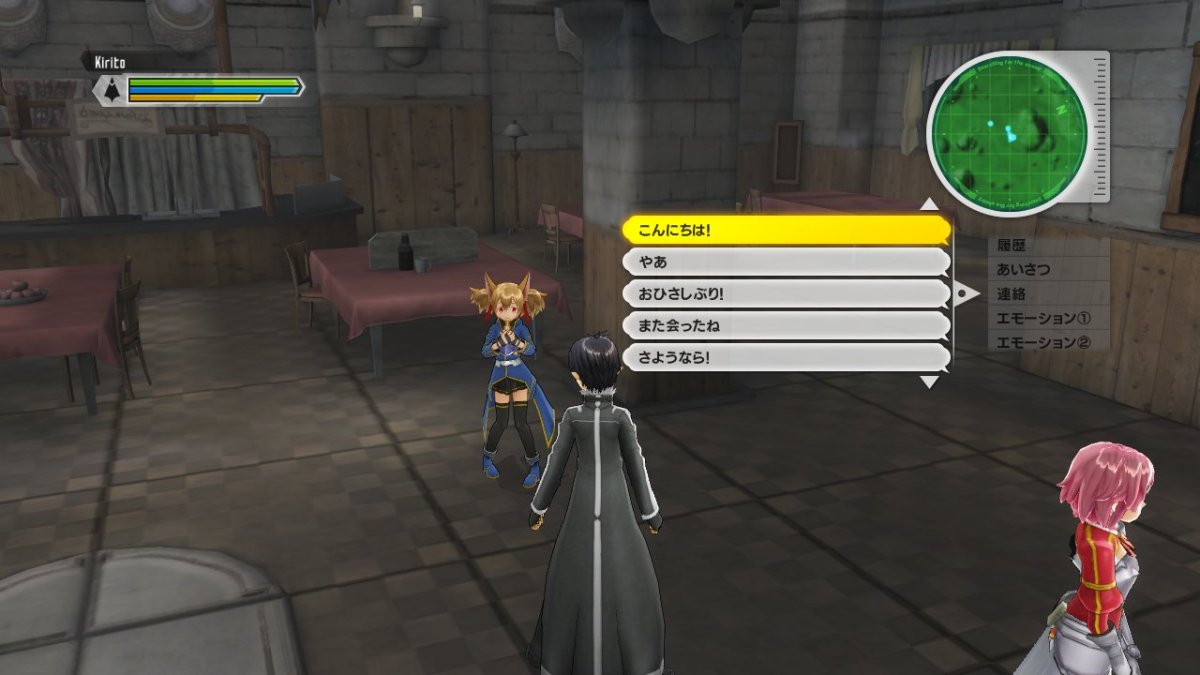Switch to the あいさつ category
Image resolution: width=1200 pixels, height=675 pixels.
[x=1024, y=269]
